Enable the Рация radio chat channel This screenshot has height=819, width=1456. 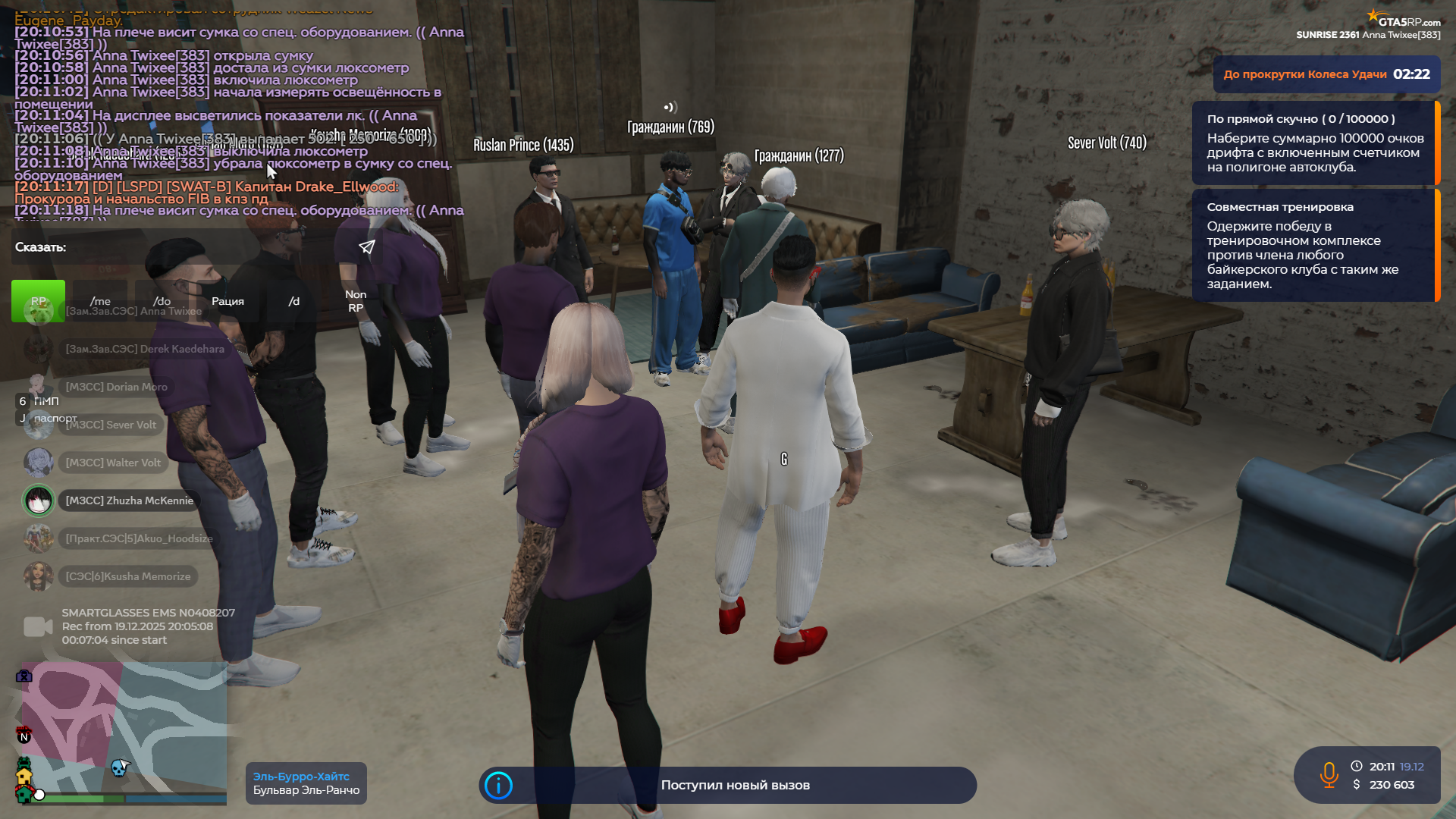pyautogui.click(x=229, y=301)
